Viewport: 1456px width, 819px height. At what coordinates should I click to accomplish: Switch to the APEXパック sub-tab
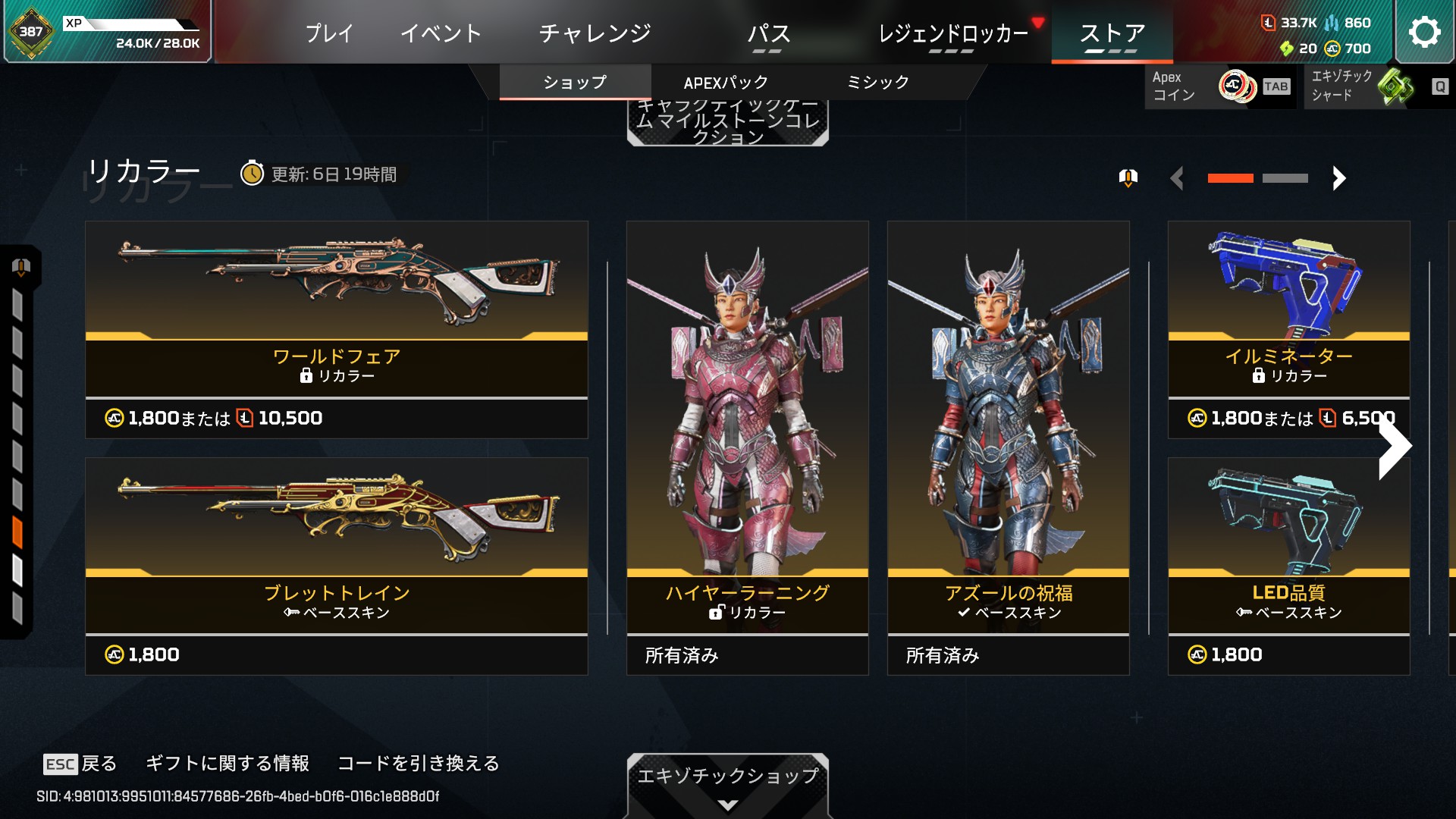(726, 83)
